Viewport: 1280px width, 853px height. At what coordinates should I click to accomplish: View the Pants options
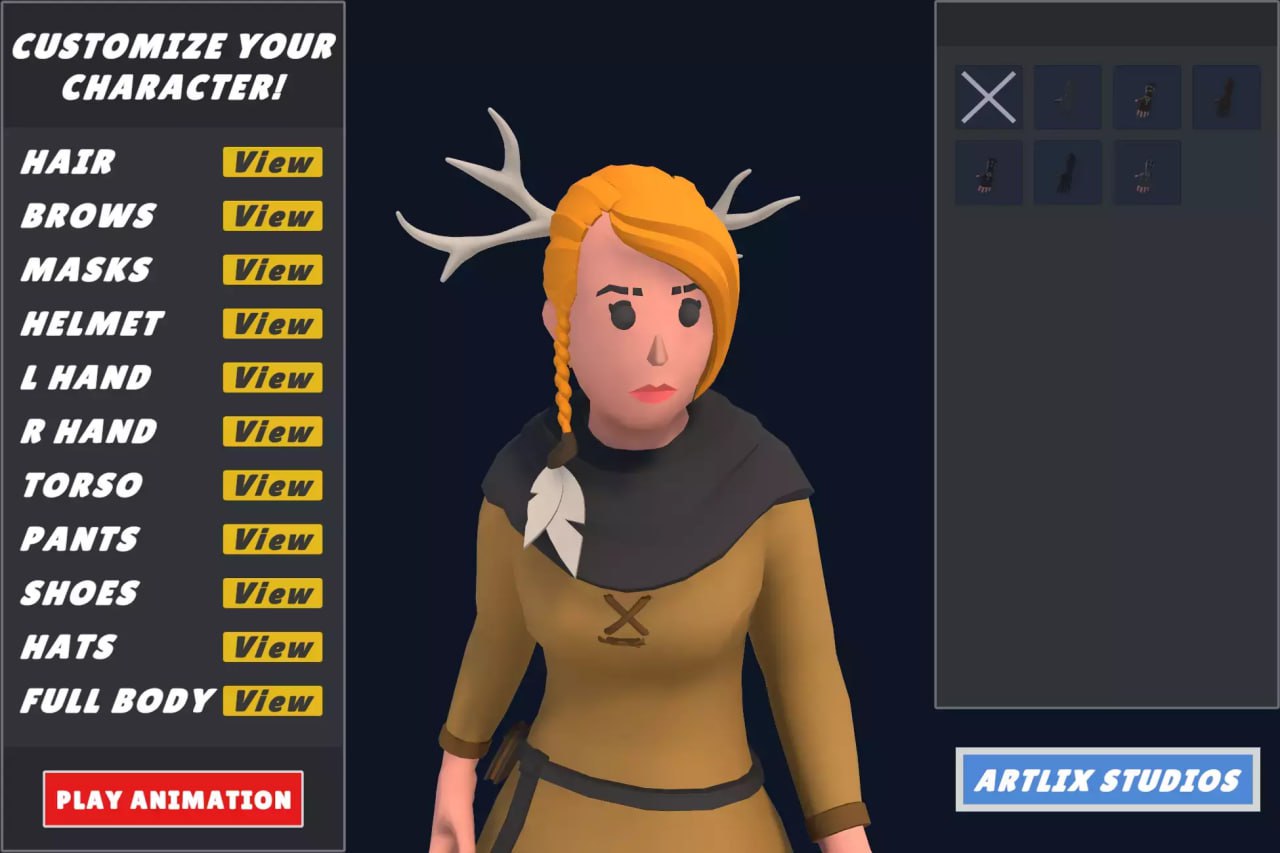[271, 540]
